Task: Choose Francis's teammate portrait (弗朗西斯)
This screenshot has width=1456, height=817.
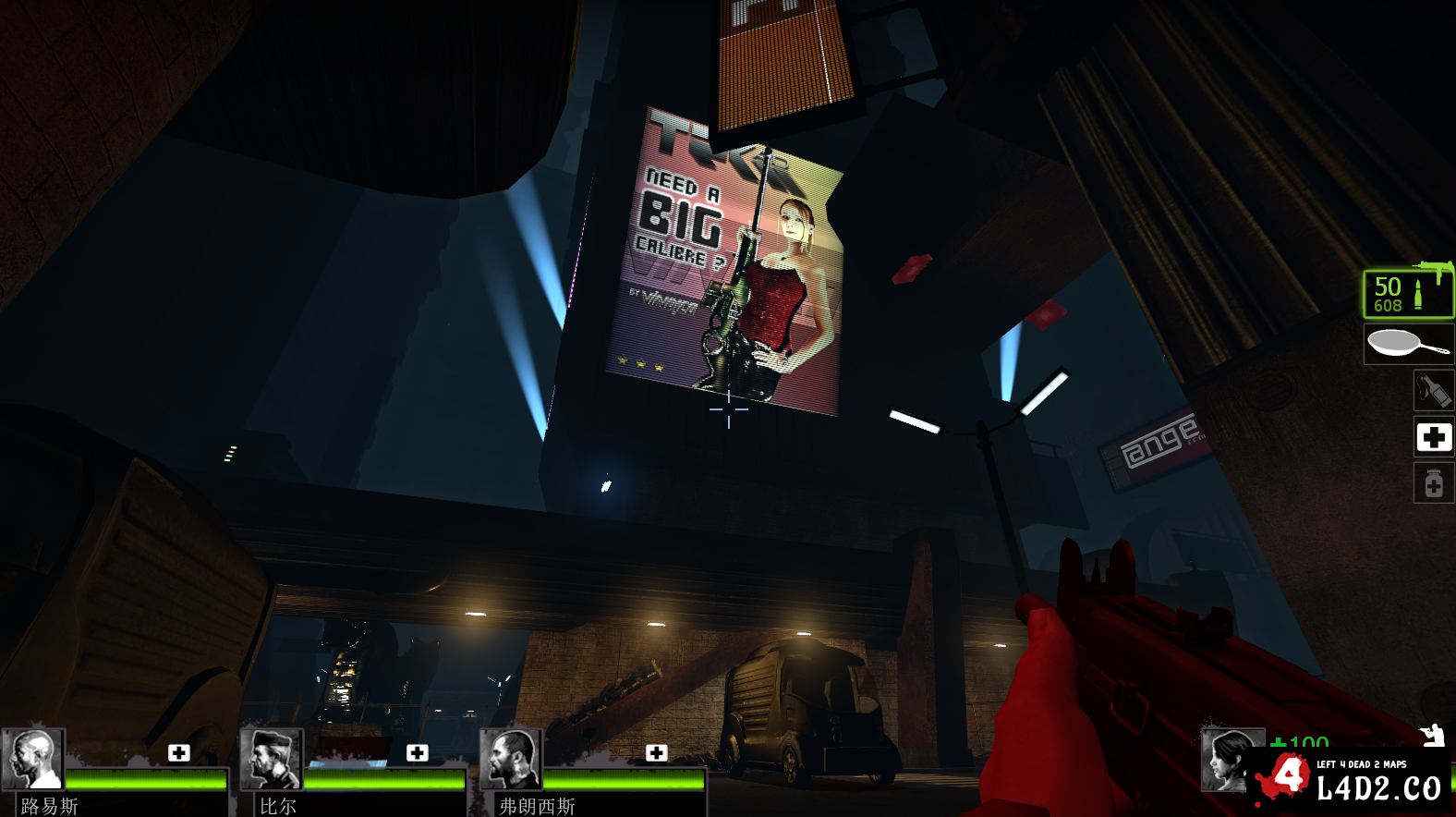Action: click(511, 758)
